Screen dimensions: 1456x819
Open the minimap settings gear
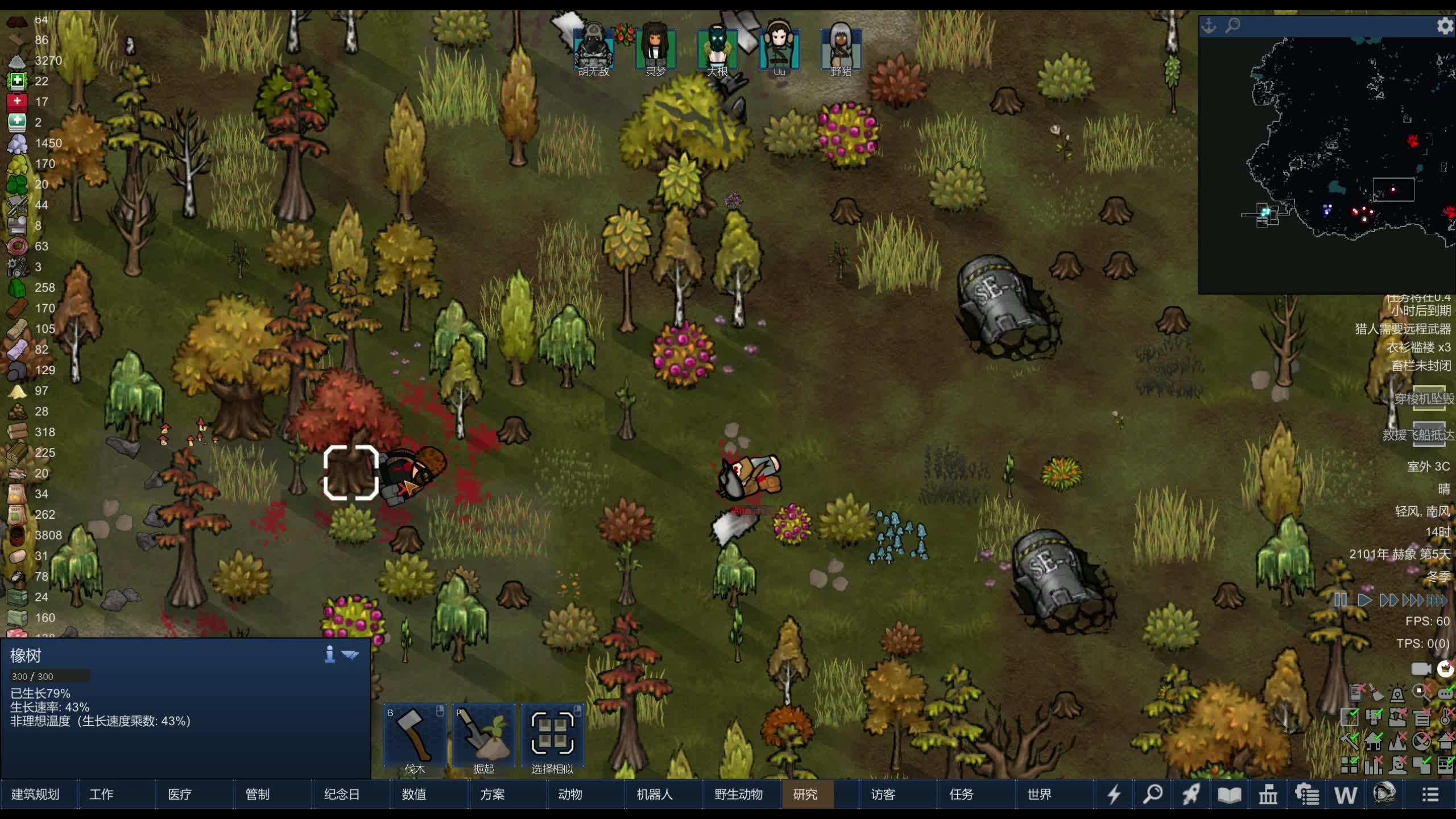(1445, 26)
